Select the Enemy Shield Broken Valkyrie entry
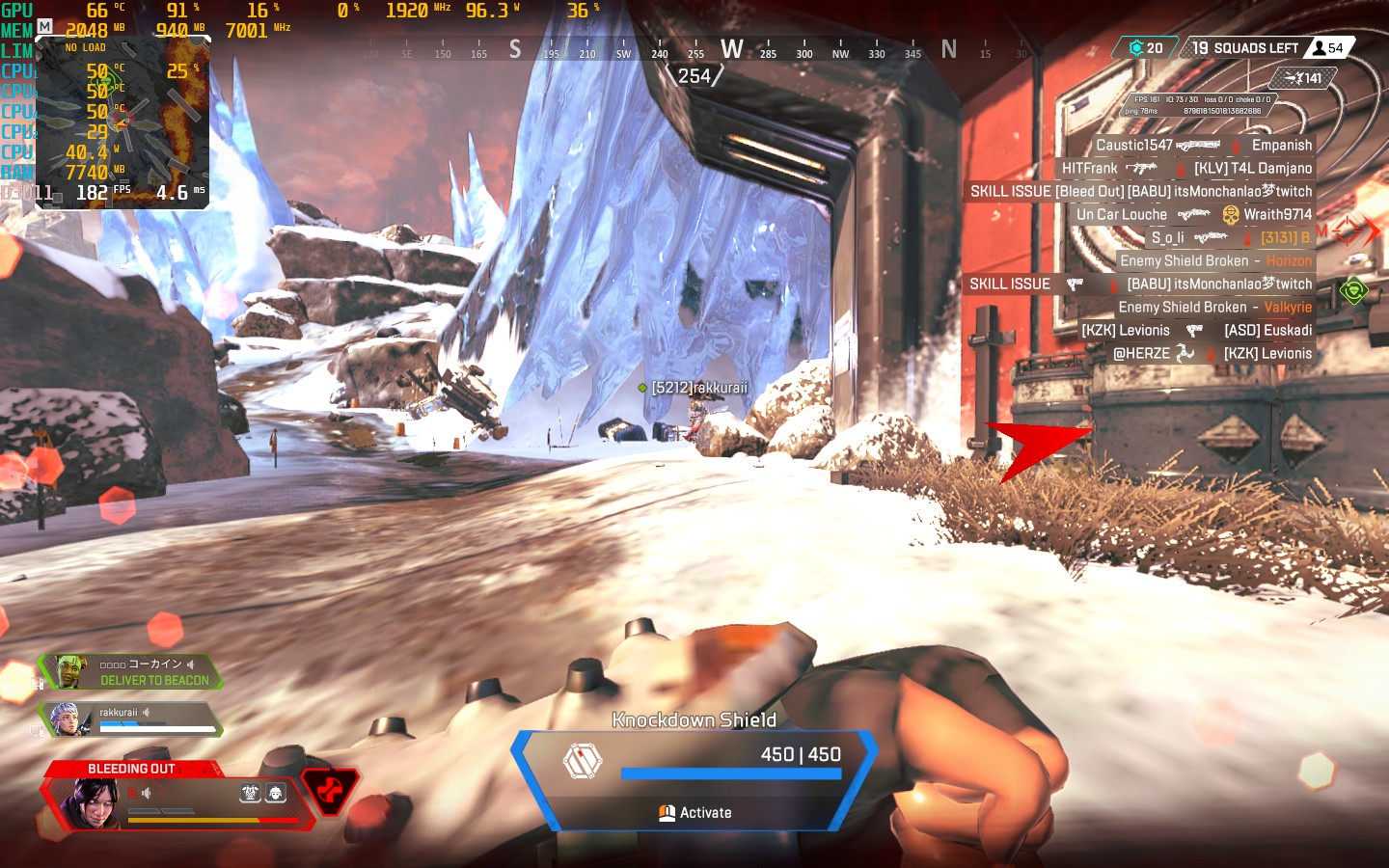Screen dimensions: 1389x868 pyautogui.click(x=1214, y=308)
